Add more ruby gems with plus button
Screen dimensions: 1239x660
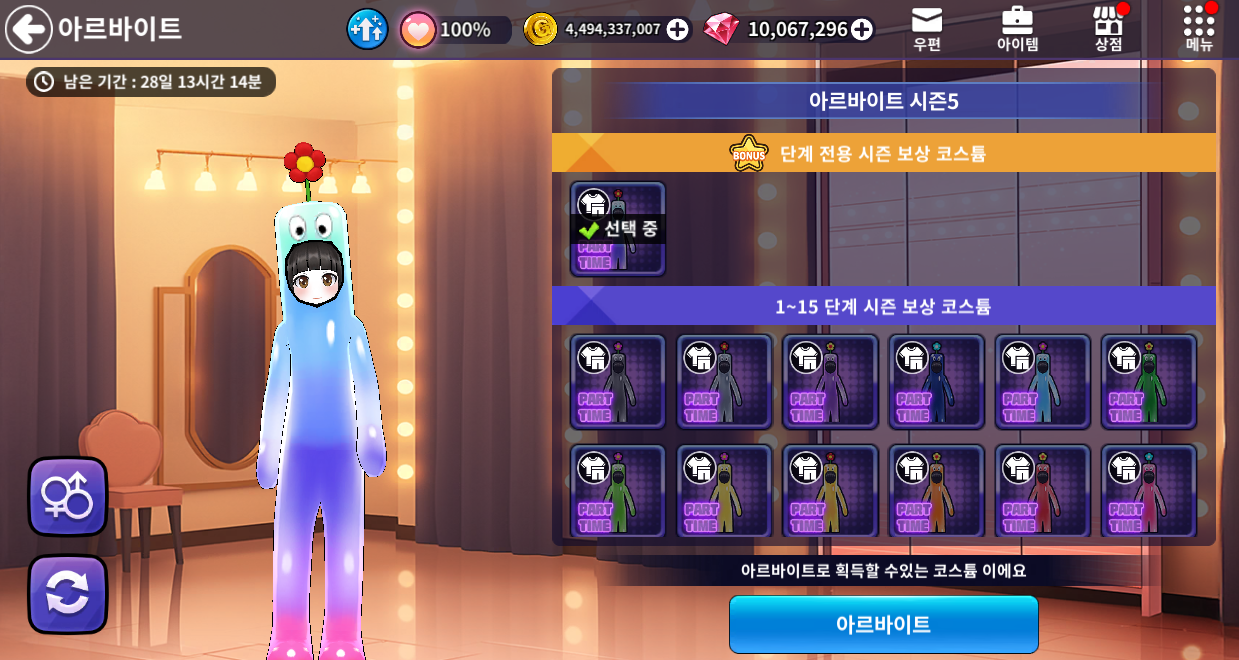tap(861, 30)
